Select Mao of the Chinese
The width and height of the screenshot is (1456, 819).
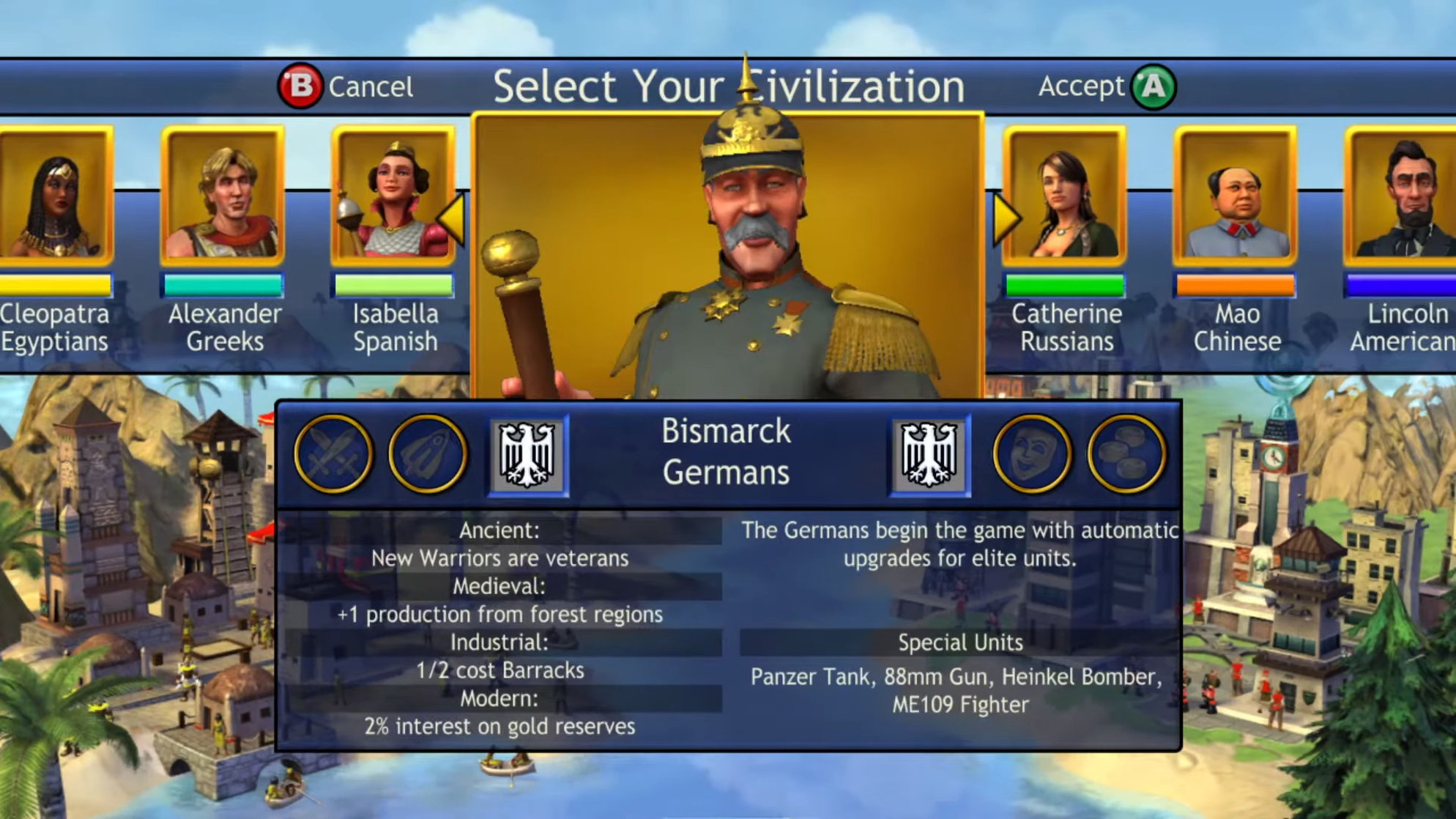pos(1236,198)
